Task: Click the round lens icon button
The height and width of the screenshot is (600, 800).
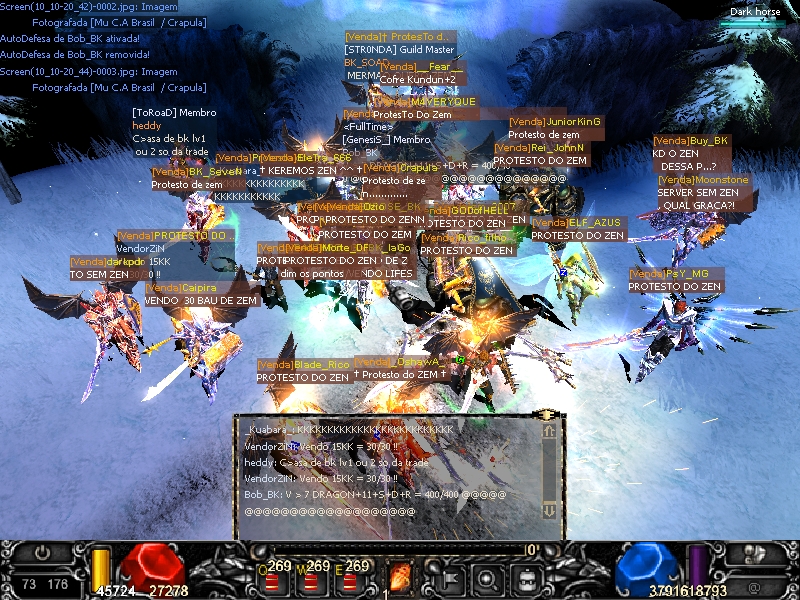Action: [487, 577]
